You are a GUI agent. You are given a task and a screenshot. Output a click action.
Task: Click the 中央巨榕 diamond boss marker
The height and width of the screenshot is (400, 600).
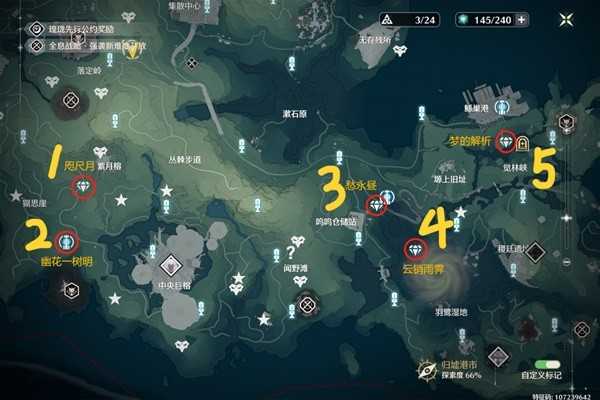click(172, 266)
